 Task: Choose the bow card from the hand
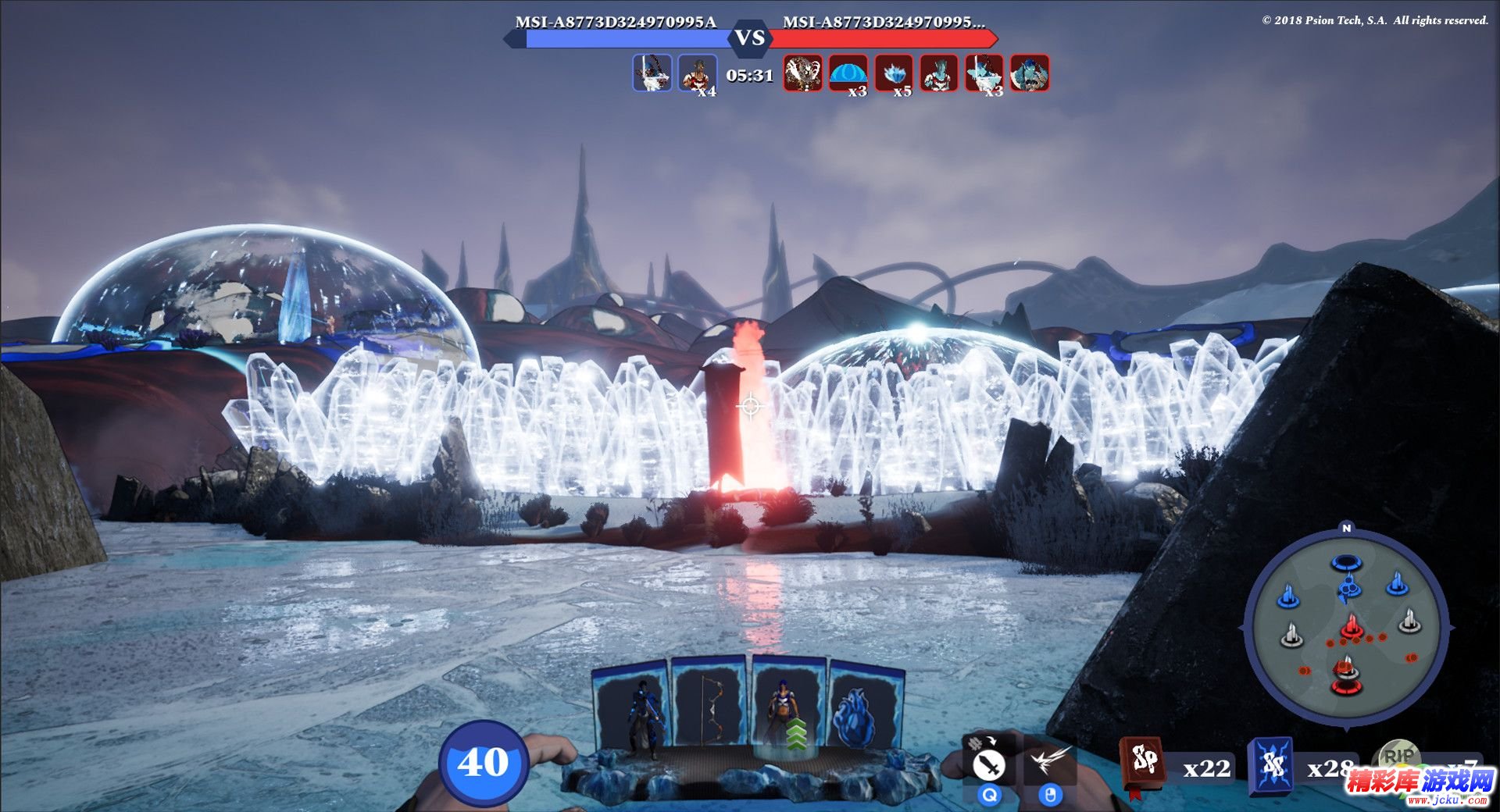(709, 707)
